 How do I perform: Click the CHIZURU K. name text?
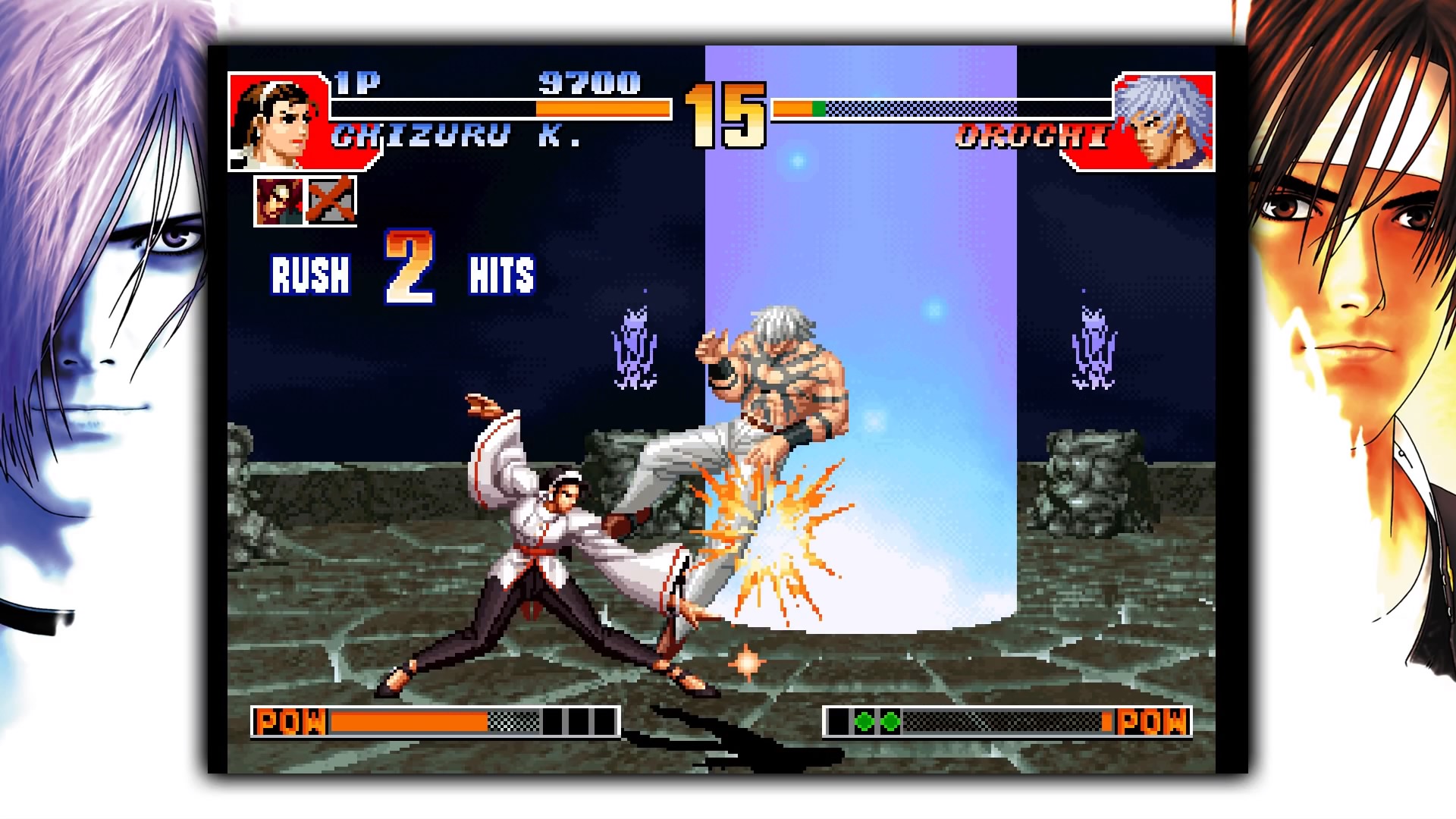455,133
